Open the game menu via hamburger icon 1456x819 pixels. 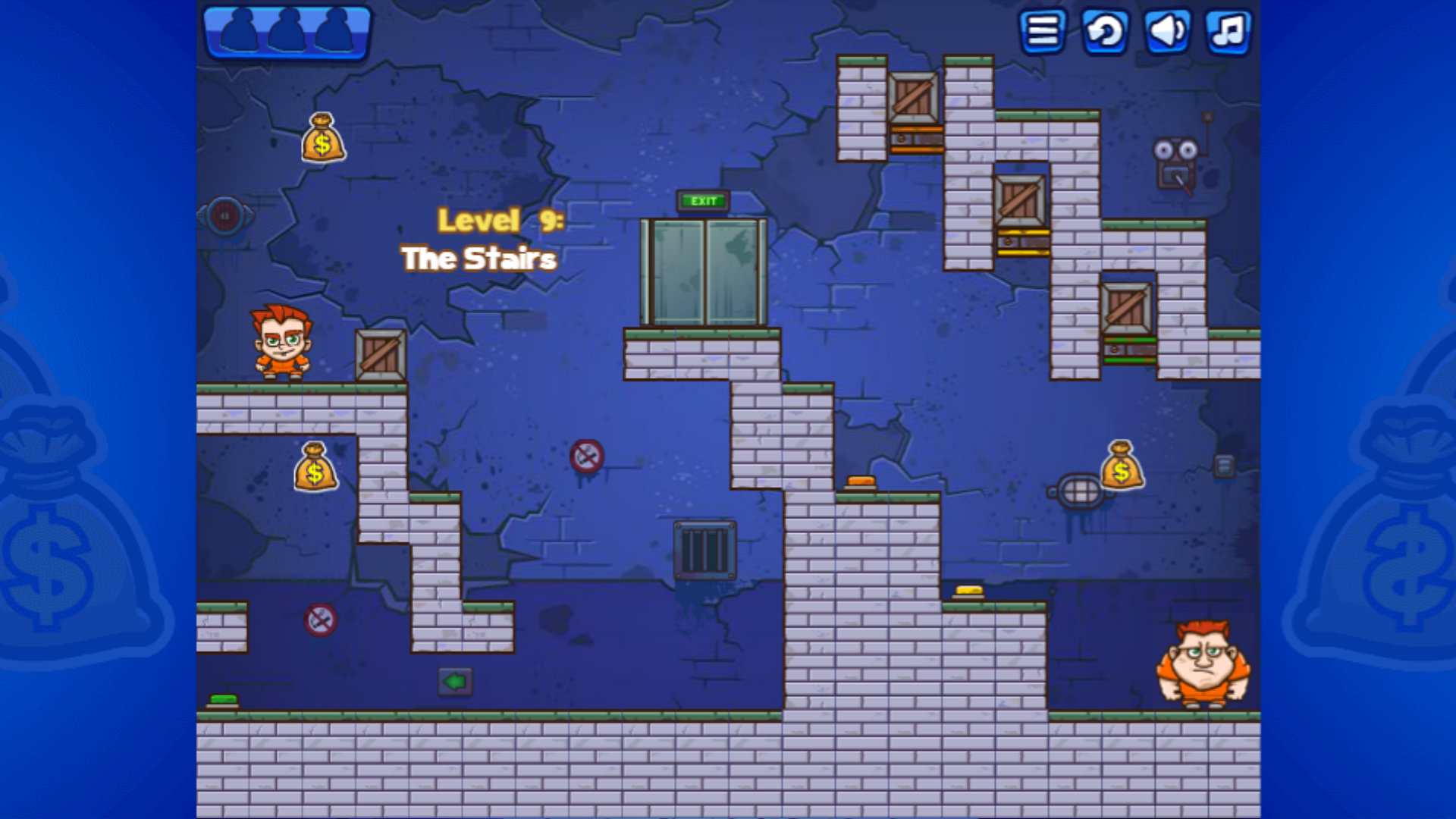click(1042, 32)
